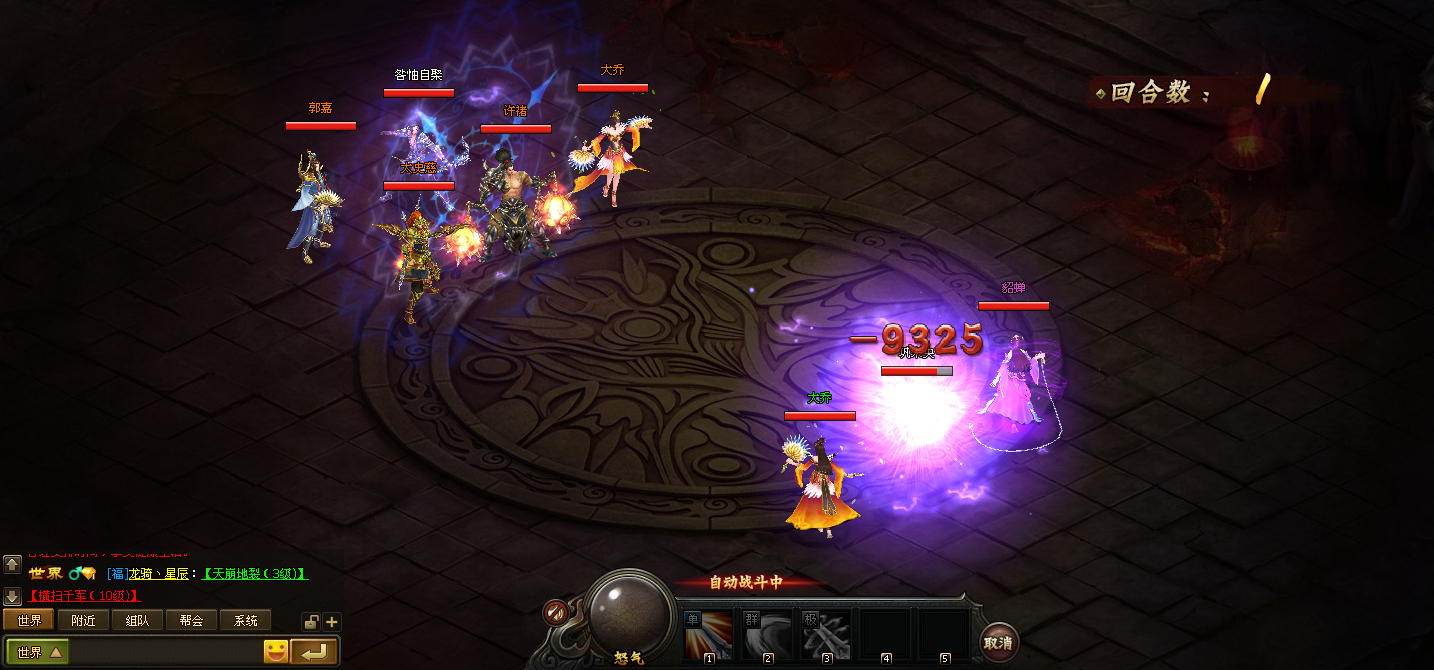
Task: Click the chat log up arrow
Action: tap(12, 564)
